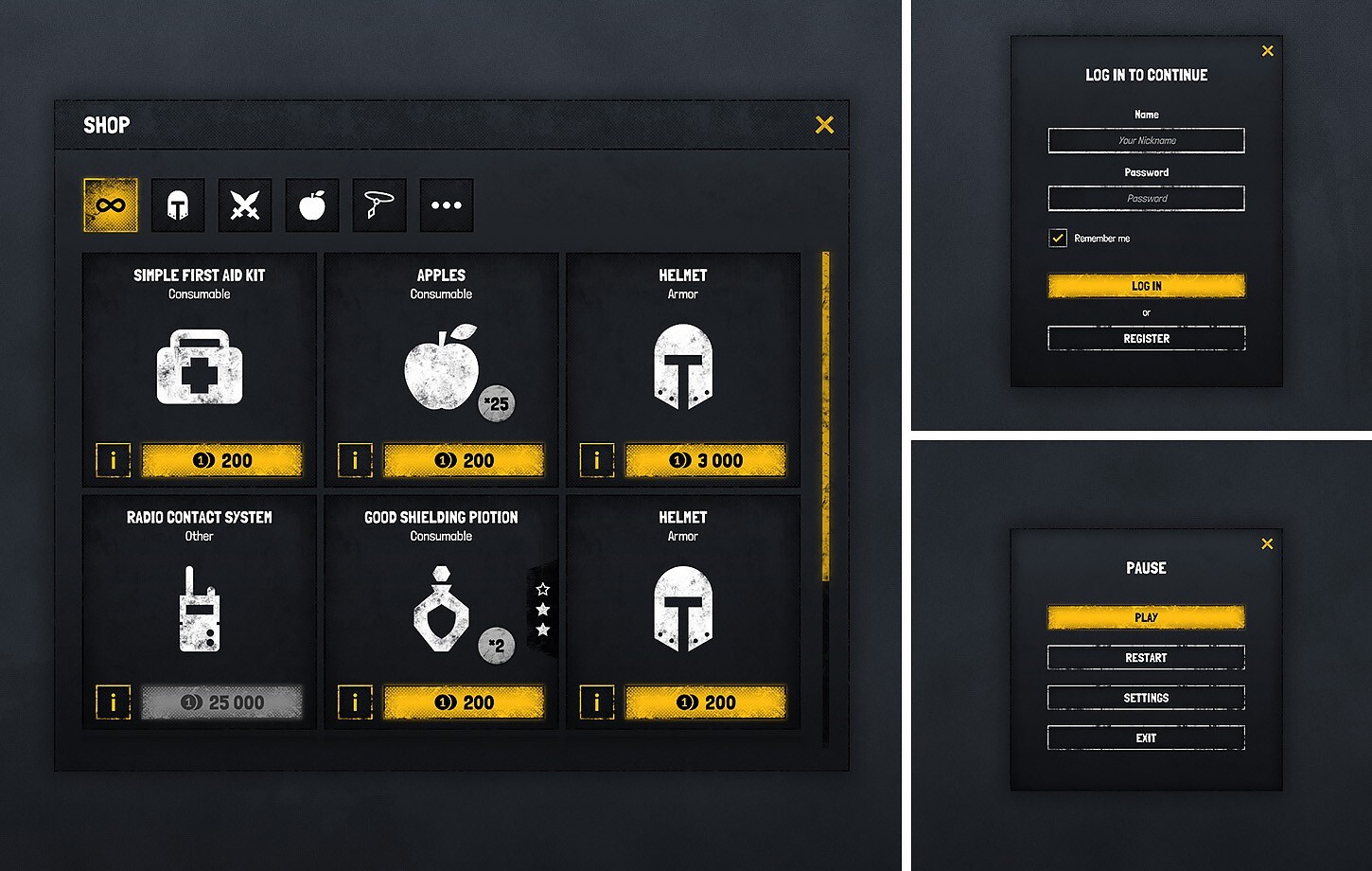1372x871 pixels.
Task: Open the helmet armor category
Action: [x=178, y=204]
